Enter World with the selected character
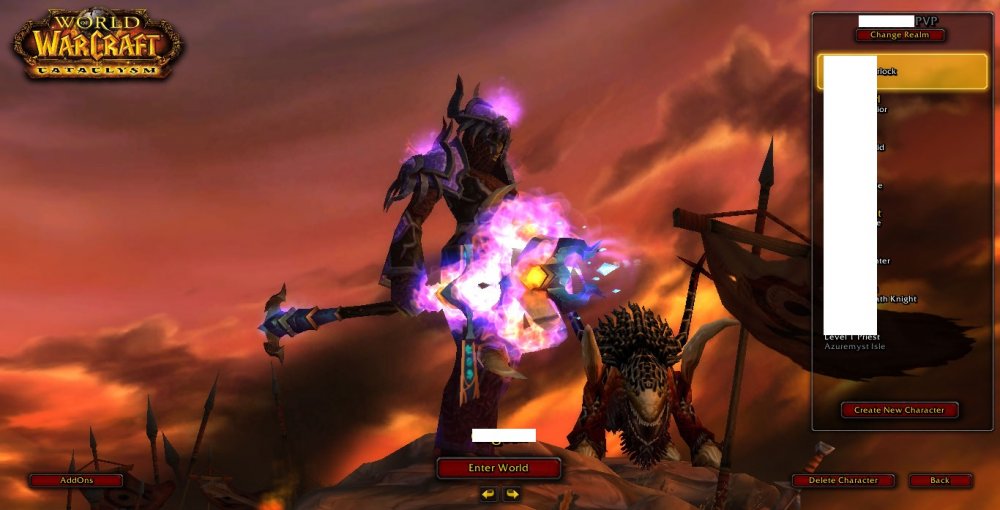This screenshot has height=510, width=1000. click(x=498, y=468)
